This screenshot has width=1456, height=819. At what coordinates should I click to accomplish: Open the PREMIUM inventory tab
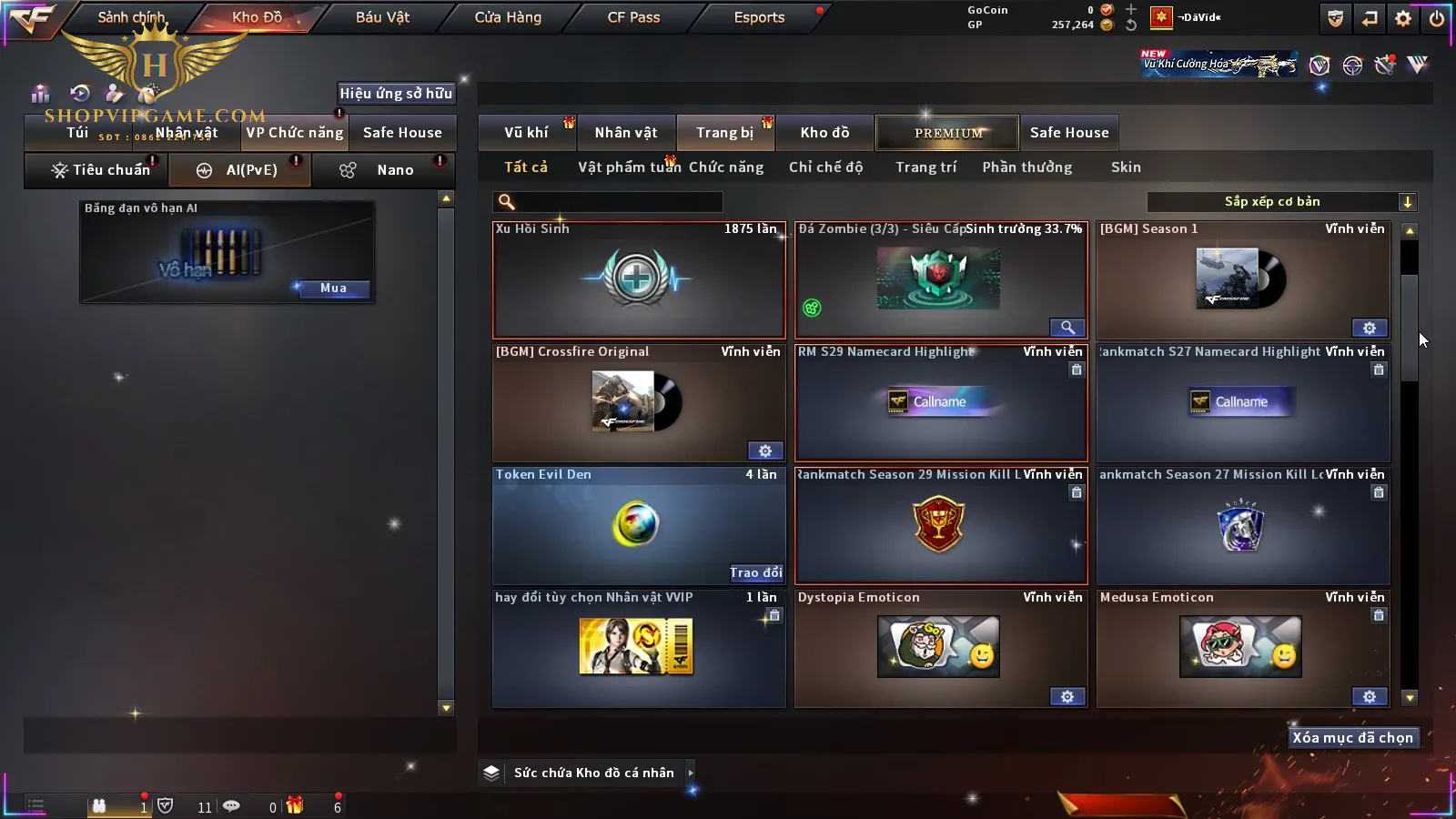tap(948, 133)
